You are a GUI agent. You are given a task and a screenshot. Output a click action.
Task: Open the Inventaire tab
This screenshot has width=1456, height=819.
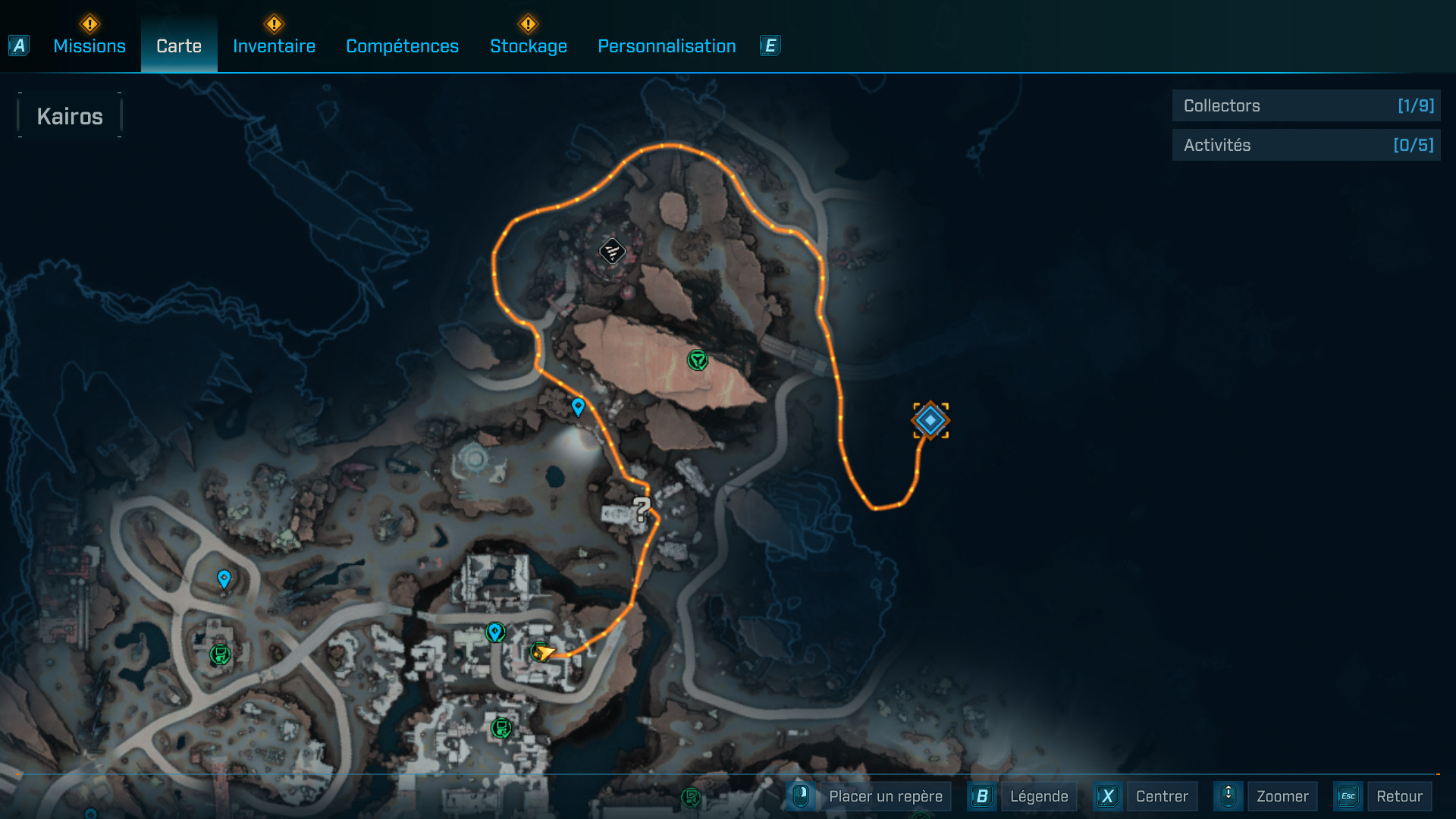coord(274,46)
